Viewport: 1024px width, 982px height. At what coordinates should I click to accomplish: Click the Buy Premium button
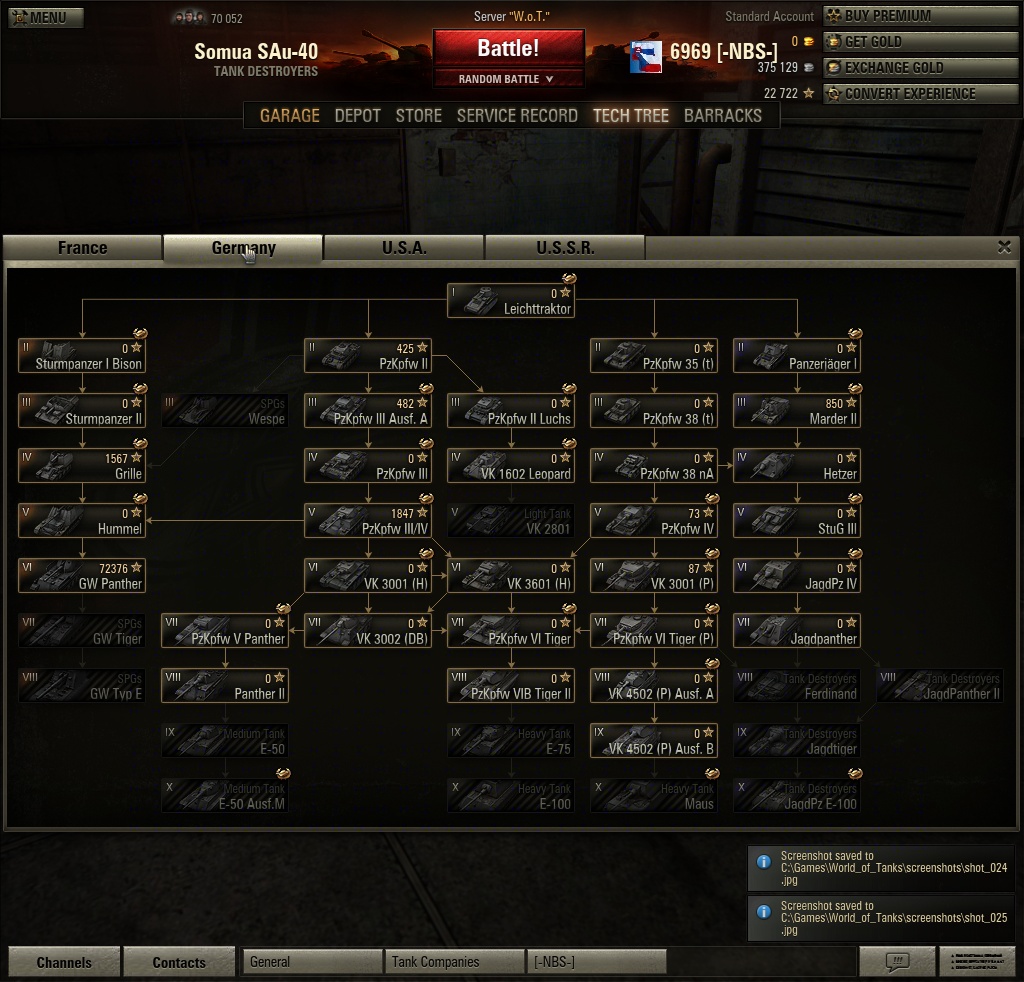[899, 16]
